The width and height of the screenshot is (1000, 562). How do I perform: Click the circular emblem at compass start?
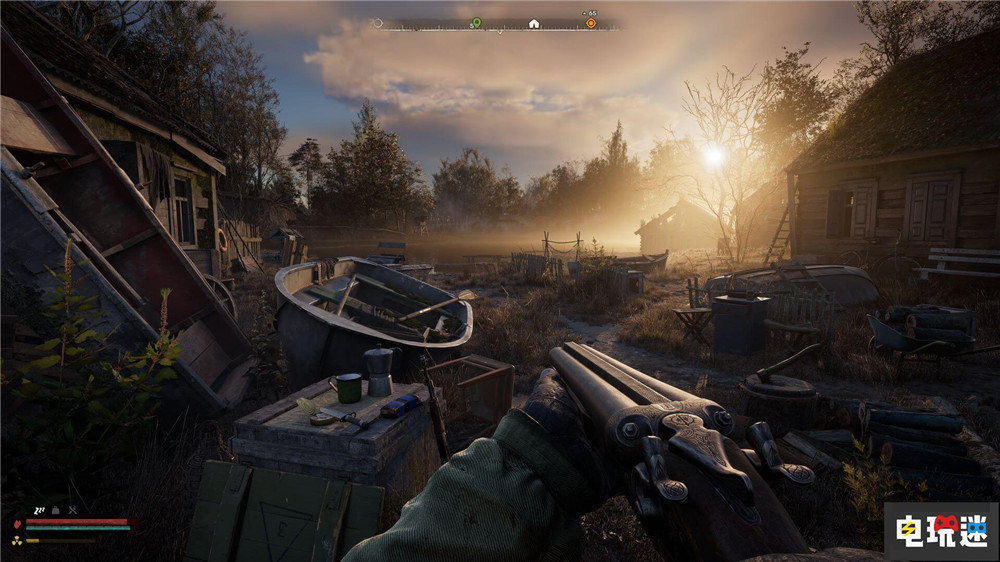(377, 23)
